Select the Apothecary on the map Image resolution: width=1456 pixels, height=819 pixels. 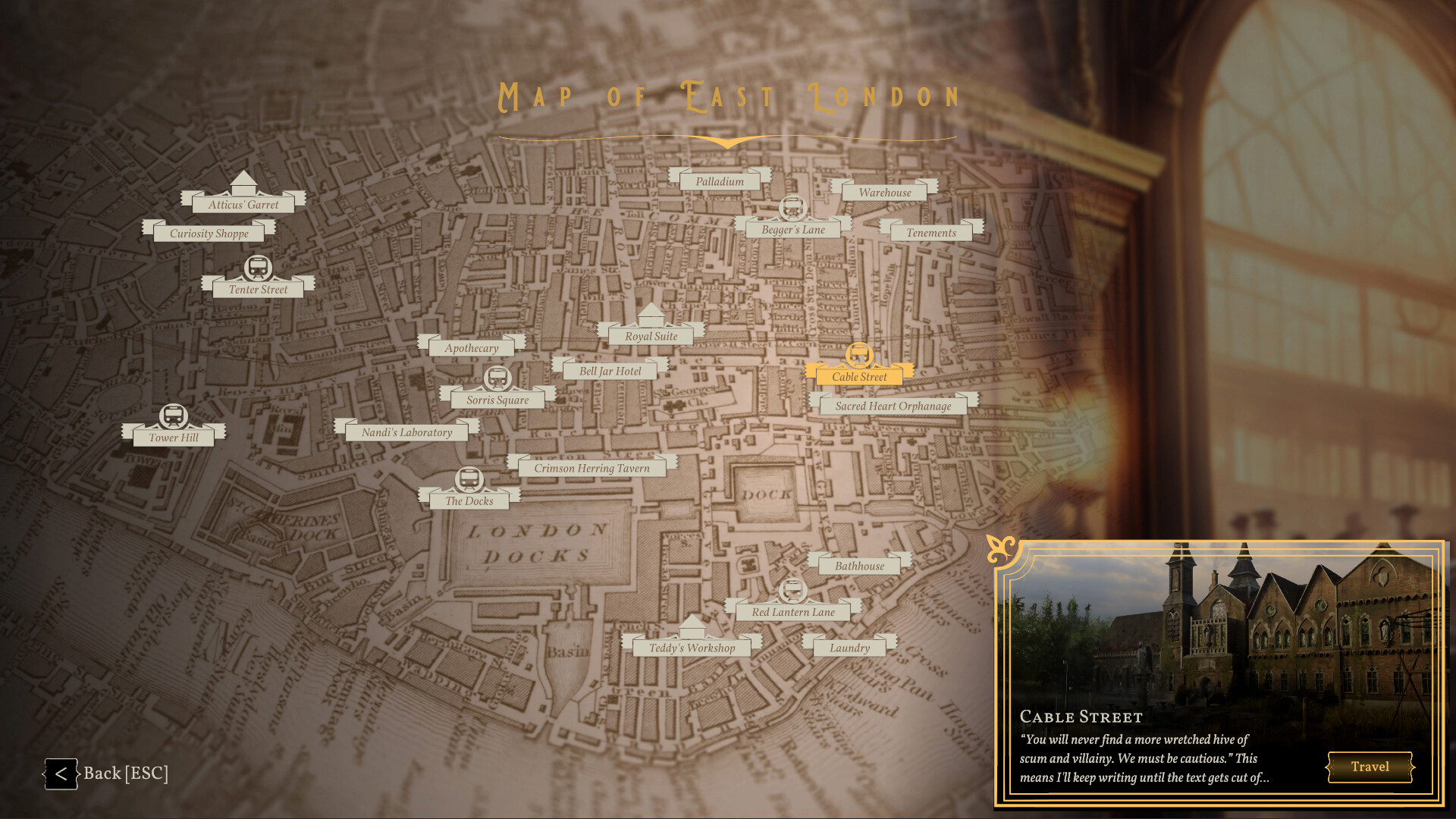click(x=472, y=347)
